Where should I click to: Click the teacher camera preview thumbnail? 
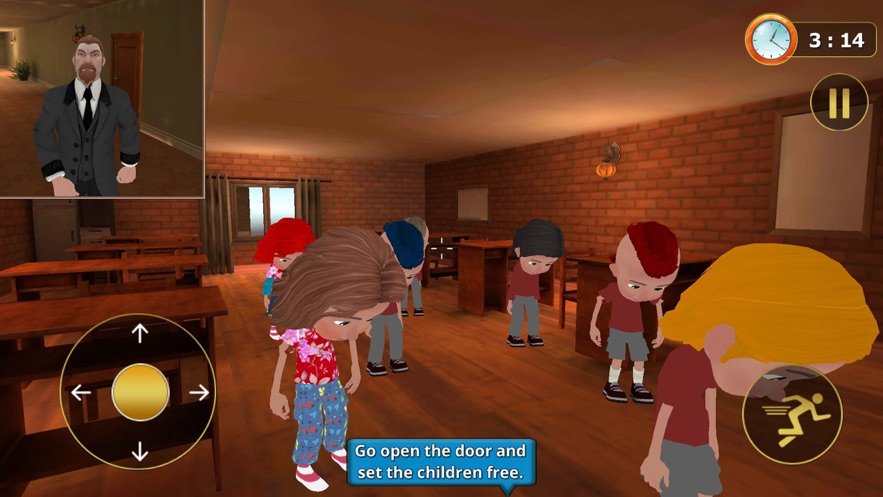[x=102, y=98]
